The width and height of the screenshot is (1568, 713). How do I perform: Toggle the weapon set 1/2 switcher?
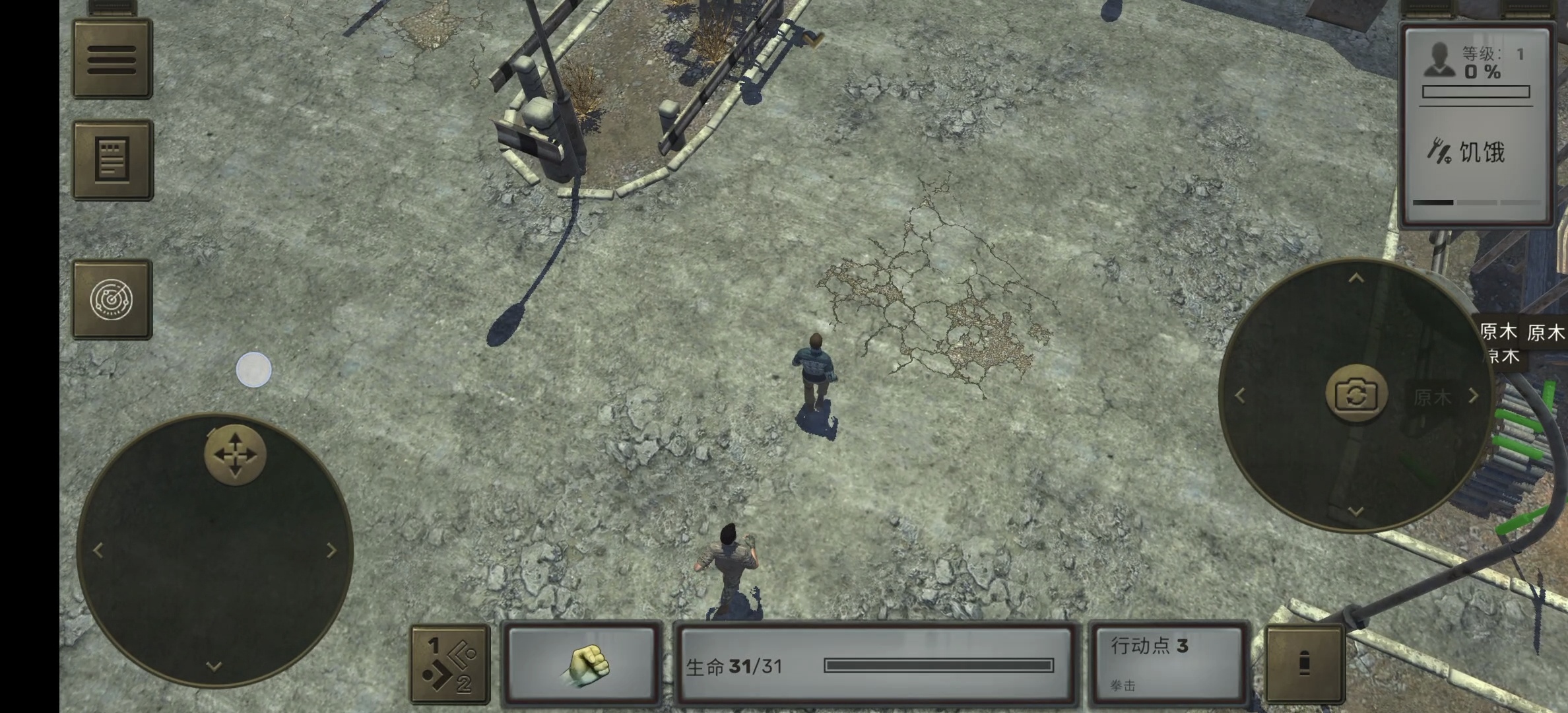click(x=450, y=665)
